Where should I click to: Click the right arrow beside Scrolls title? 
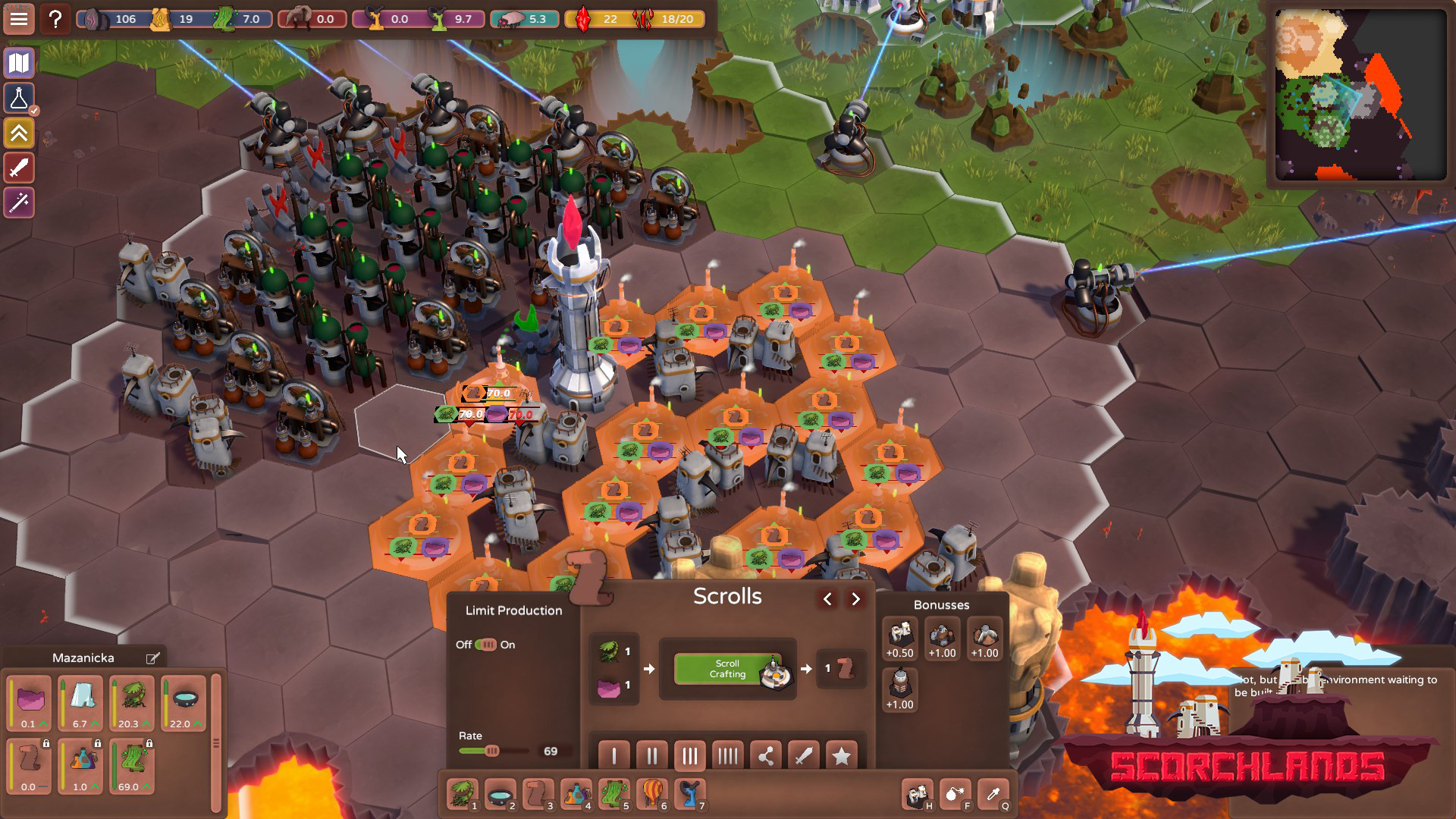click(x=856, y=598)
